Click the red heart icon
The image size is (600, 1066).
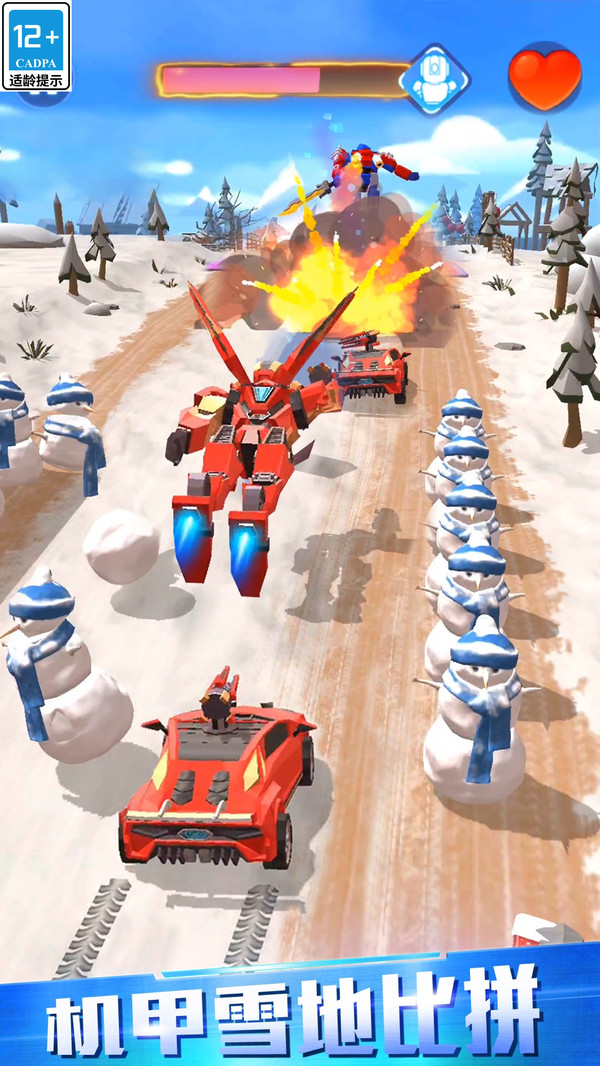[x=544, y=76]
